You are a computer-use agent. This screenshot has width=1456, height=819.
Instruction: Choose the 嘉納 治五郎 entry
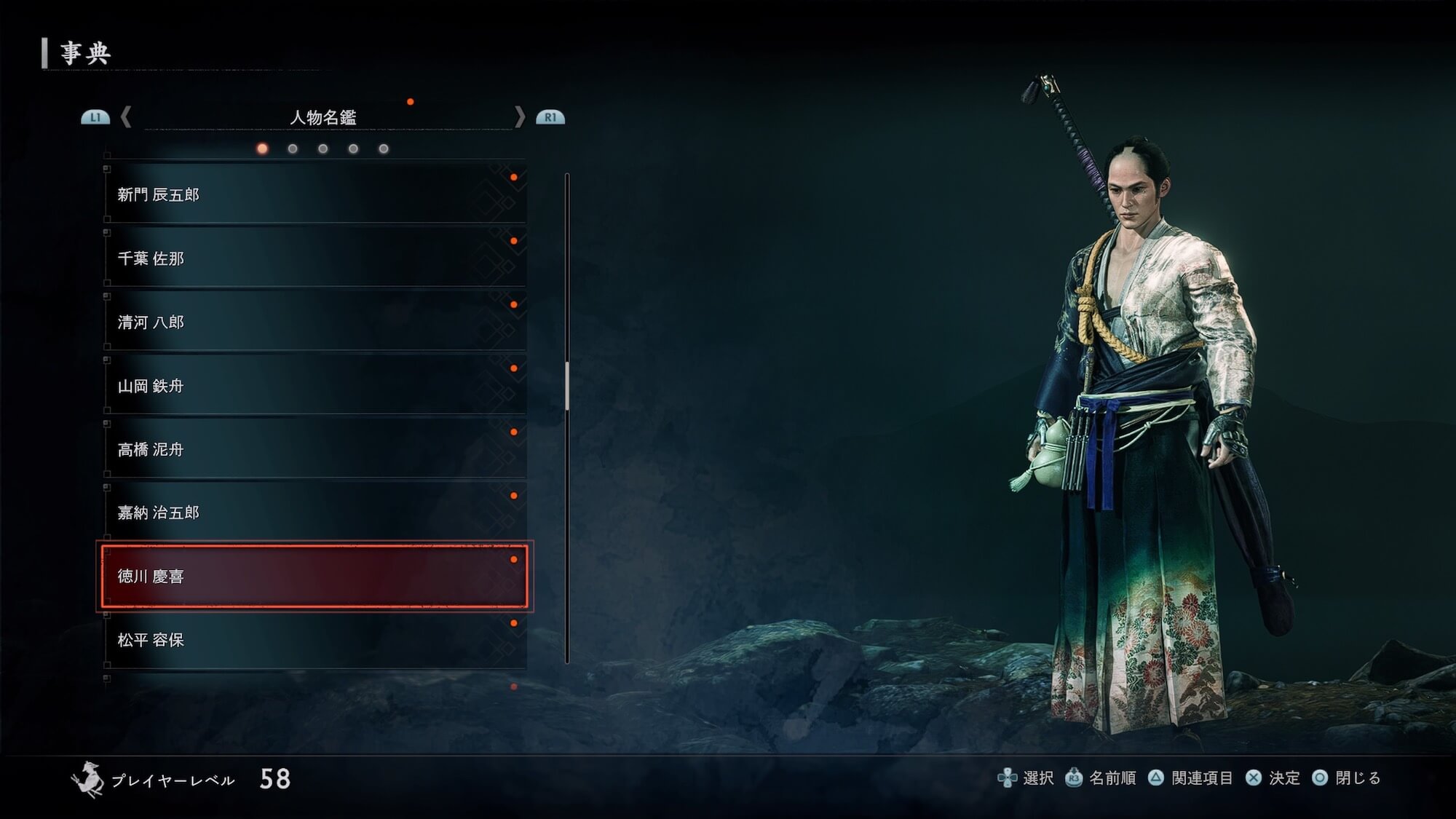click(x=314, y=513)
